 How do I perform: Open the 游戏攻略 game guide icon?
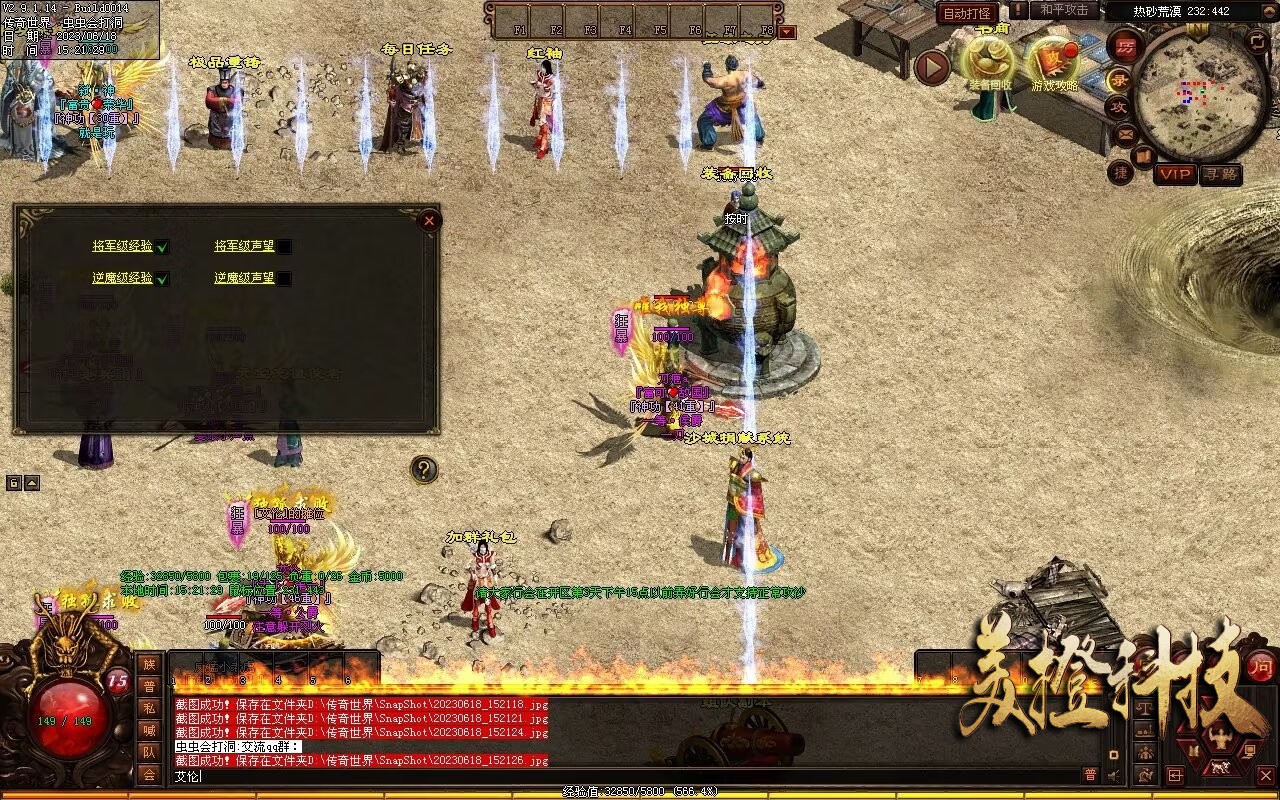(1054, 61)
